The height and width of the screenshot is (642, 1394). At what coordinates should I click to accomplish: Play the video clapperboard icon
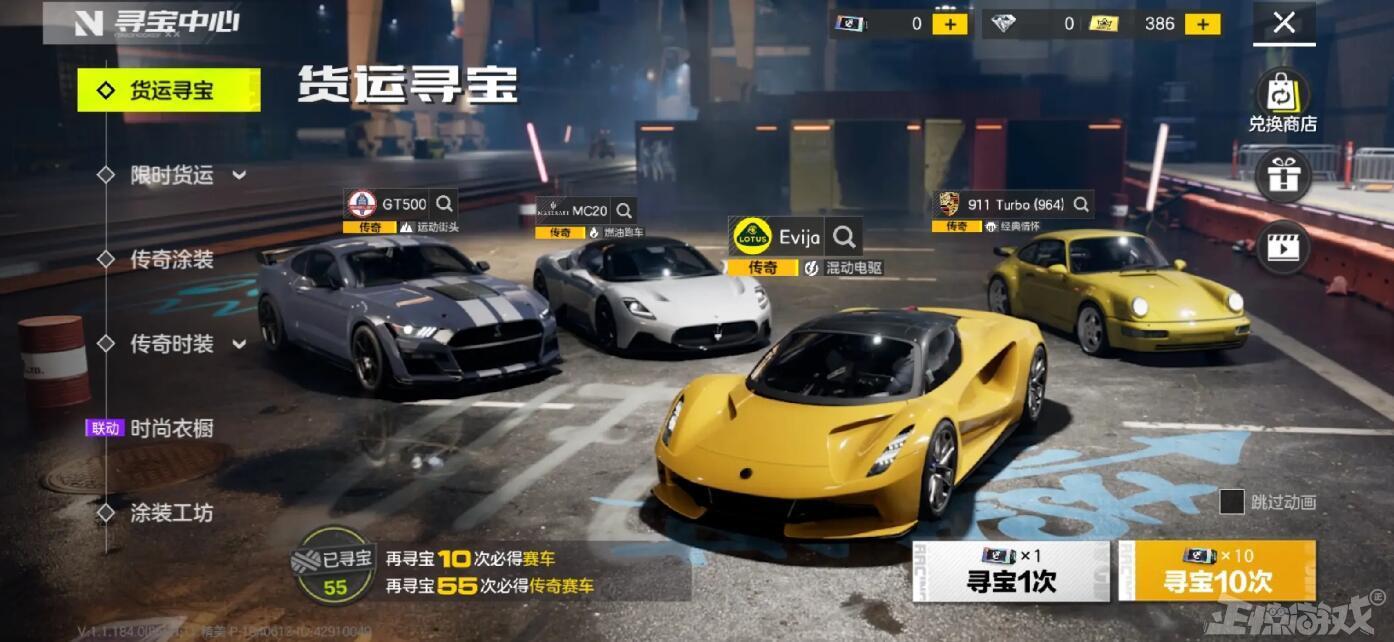click(1282, 247)
